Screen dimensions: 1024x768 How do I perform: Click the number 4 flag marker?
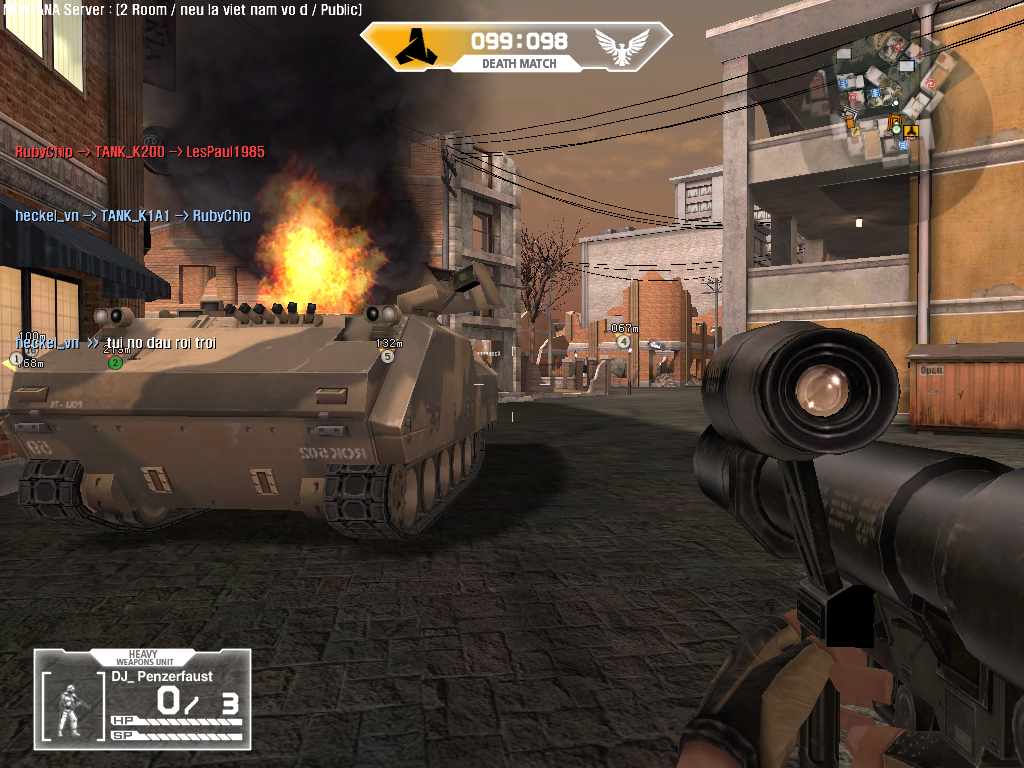[x=624, y=342]
